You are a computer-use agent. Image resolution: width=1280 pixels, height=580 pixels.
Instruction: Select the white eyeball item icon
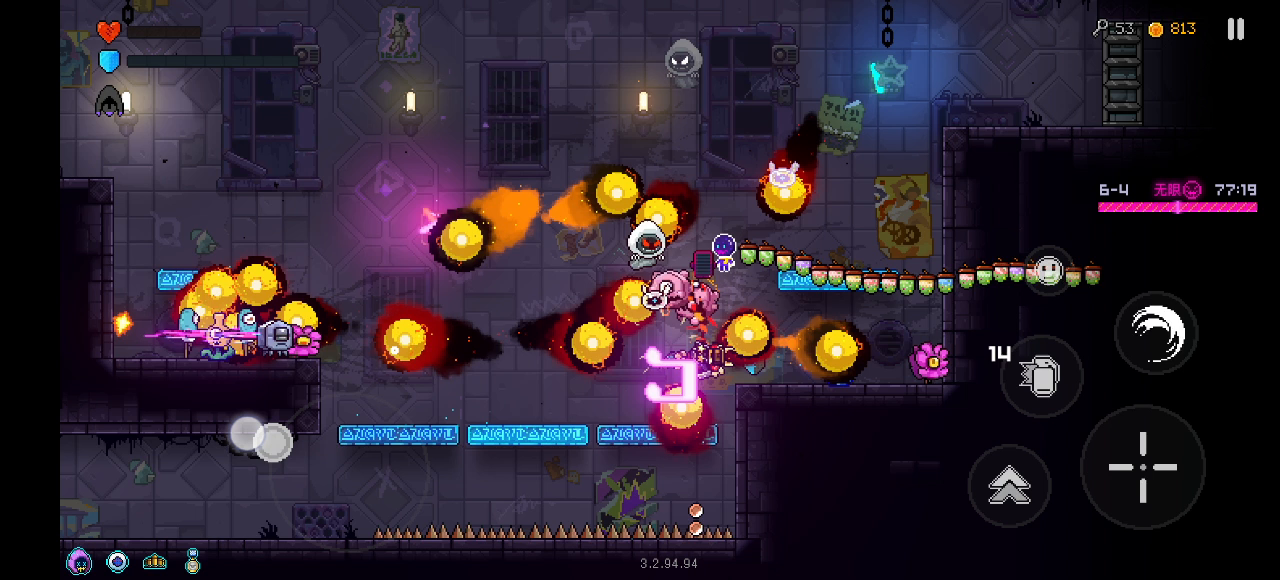118,562
